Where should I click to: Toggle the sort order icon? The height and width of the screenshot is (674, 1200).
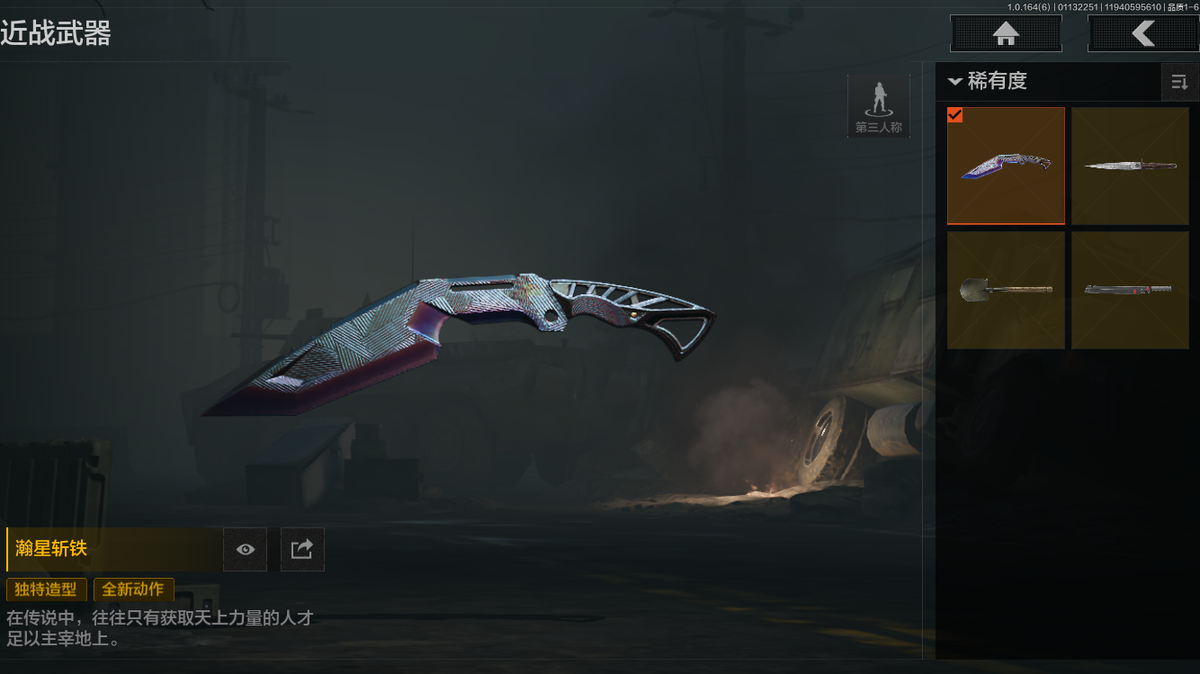(1179, 82)
